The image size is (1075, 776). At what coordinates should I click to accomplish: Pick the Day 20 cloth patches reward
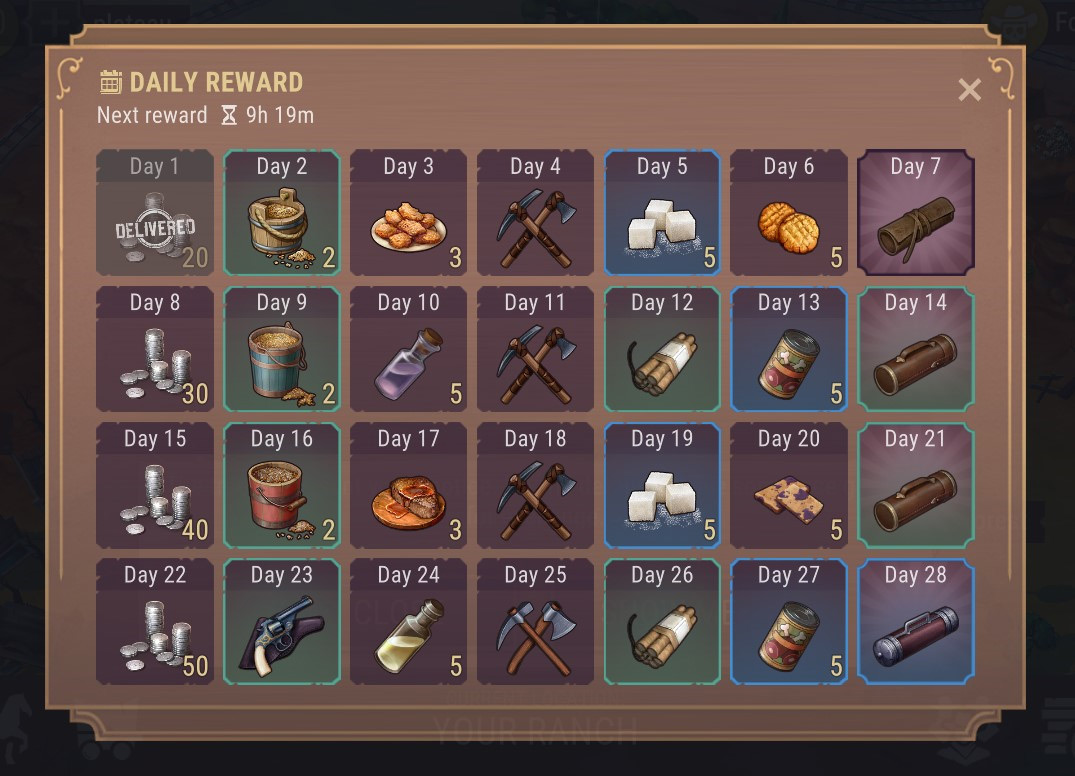click(x=789, y=485)
